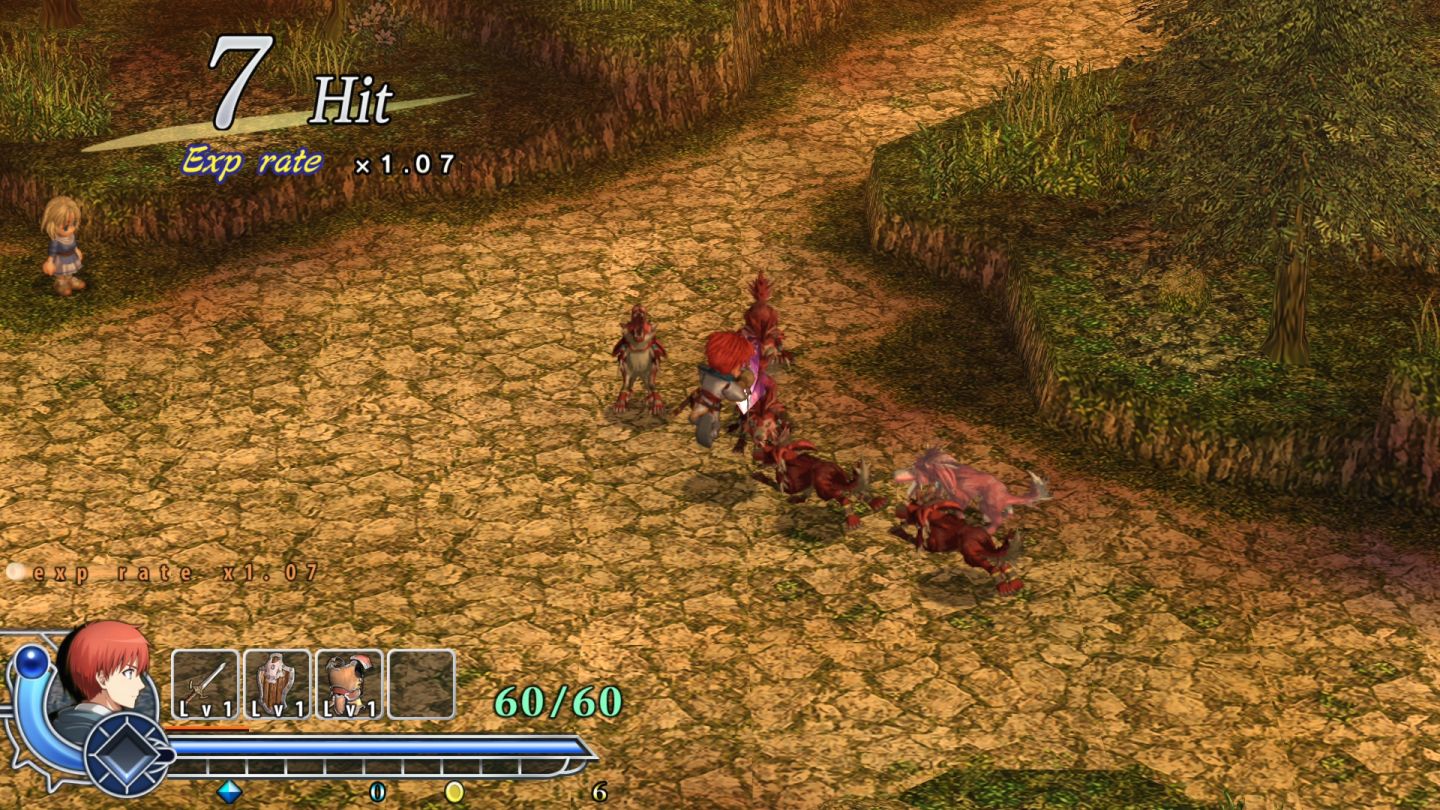This screenshot has width=1440, height=810.
Task: Toggle the Lv1 label under the armor slot
Action: click(348, 708)
